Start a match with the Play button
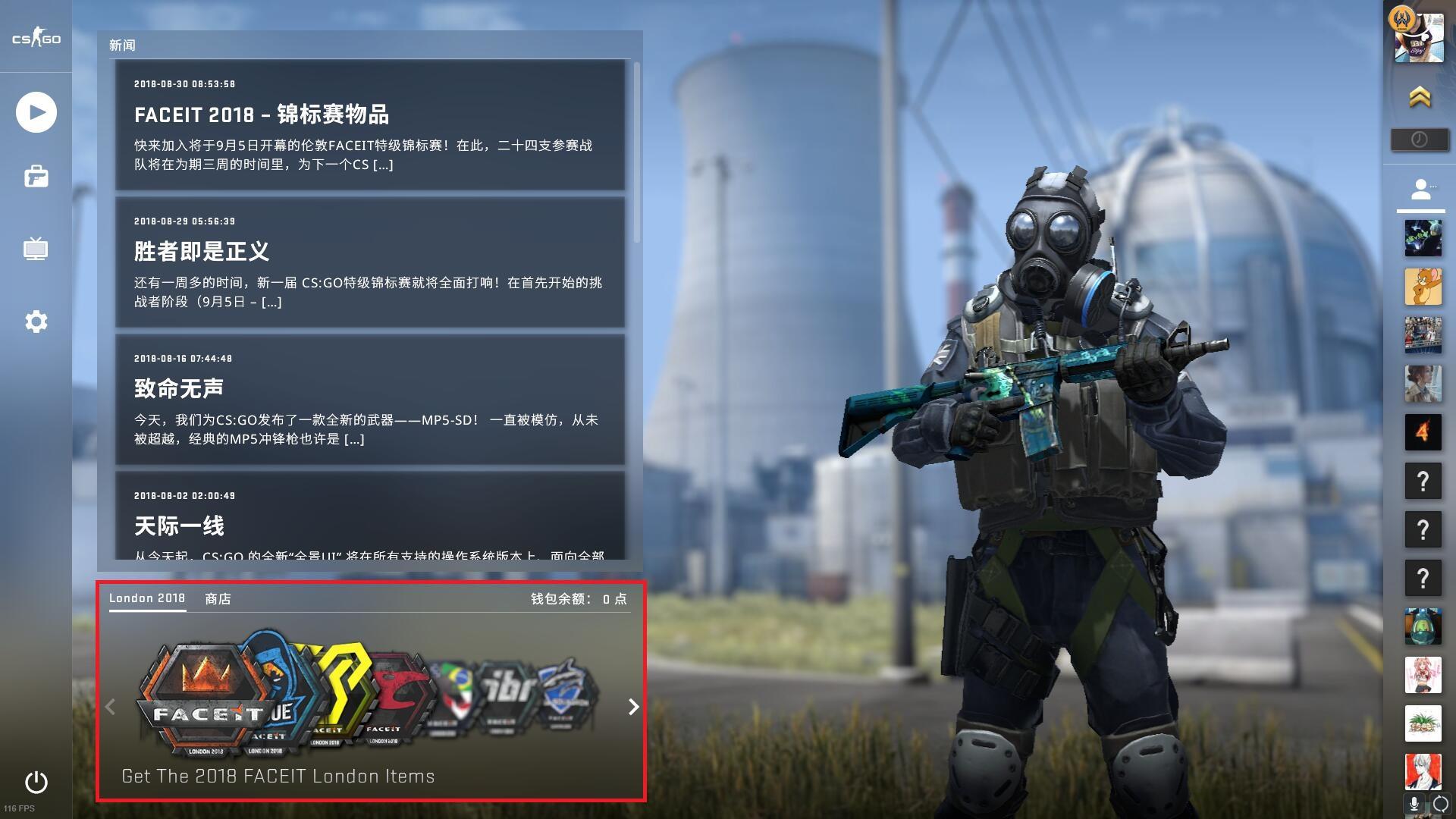Image resolution: width=1456 pixels, height=819 pixels. pos(36,112)
